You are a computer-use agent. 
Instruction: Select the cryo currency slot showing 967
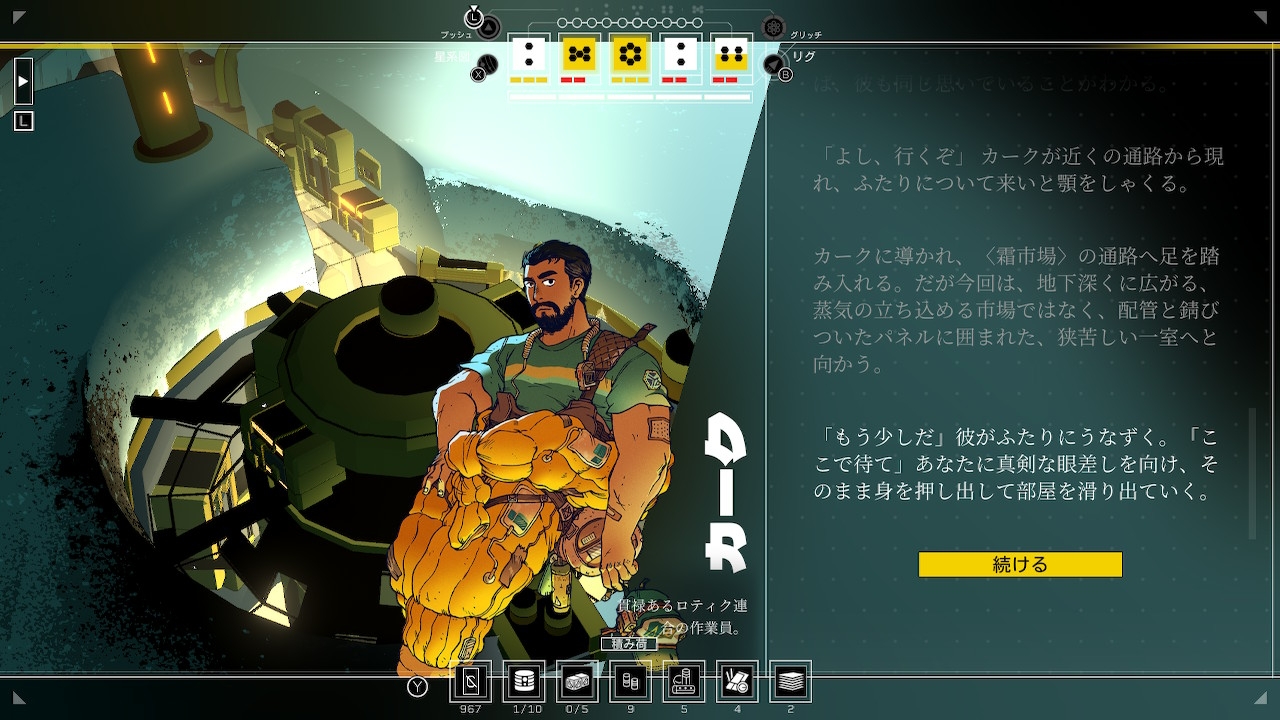(471, 682)
